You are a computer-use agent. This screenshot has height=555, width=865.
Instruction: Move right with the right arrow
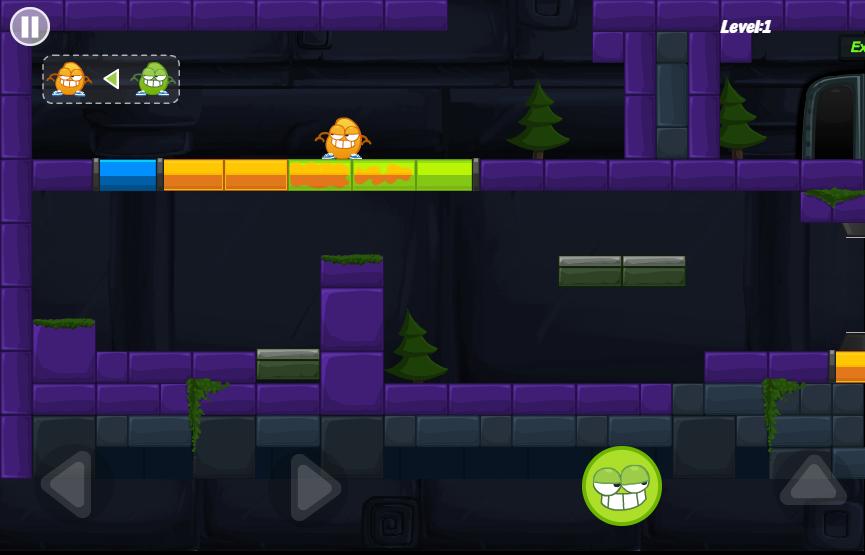(314, 487)
